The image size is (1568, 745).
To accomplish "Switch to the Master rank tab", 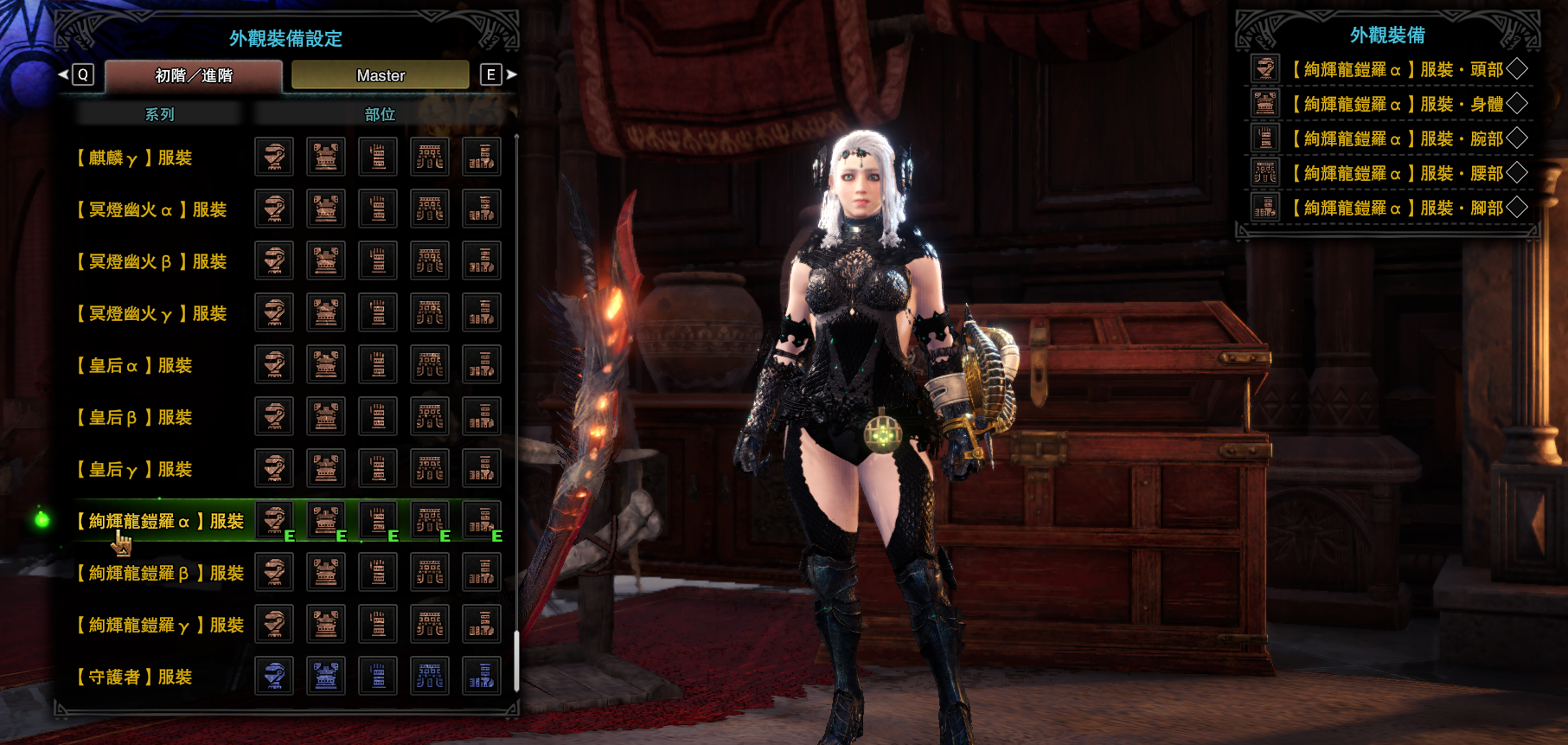I will point(381,76).
